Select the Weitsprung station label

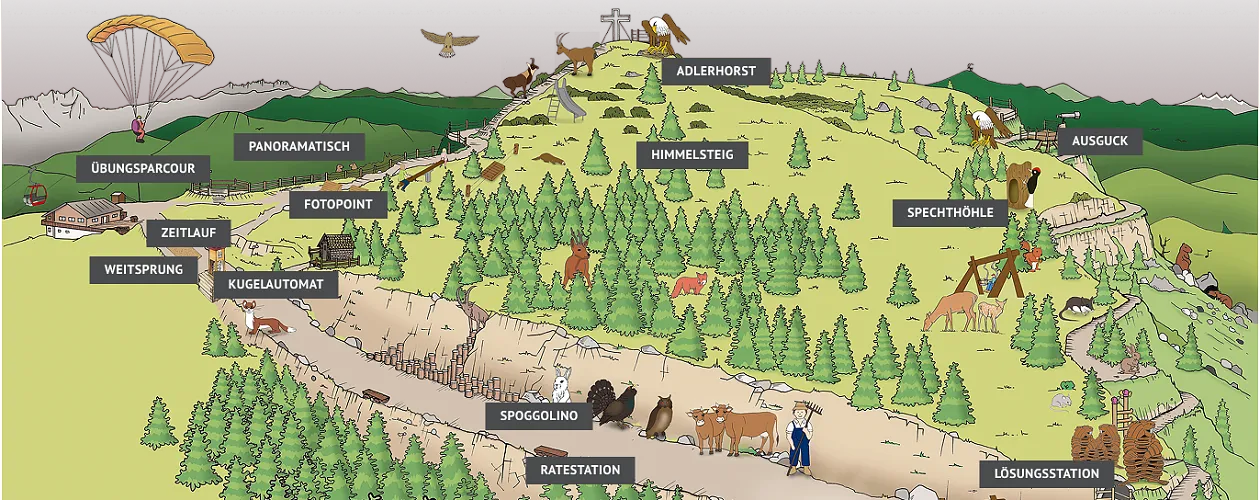point(144,270)
